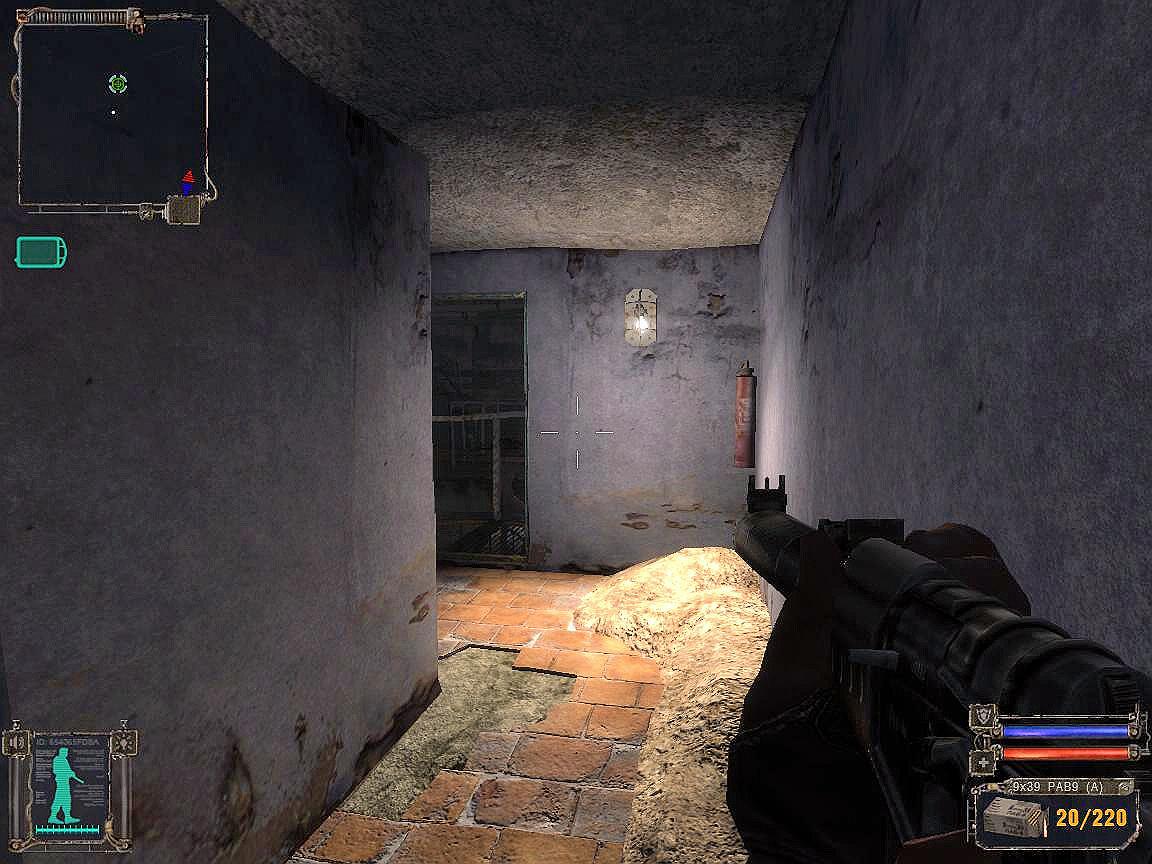Select the green circular target marker on minimap
Screen dimensions: 1152x864
coord(117,84)
